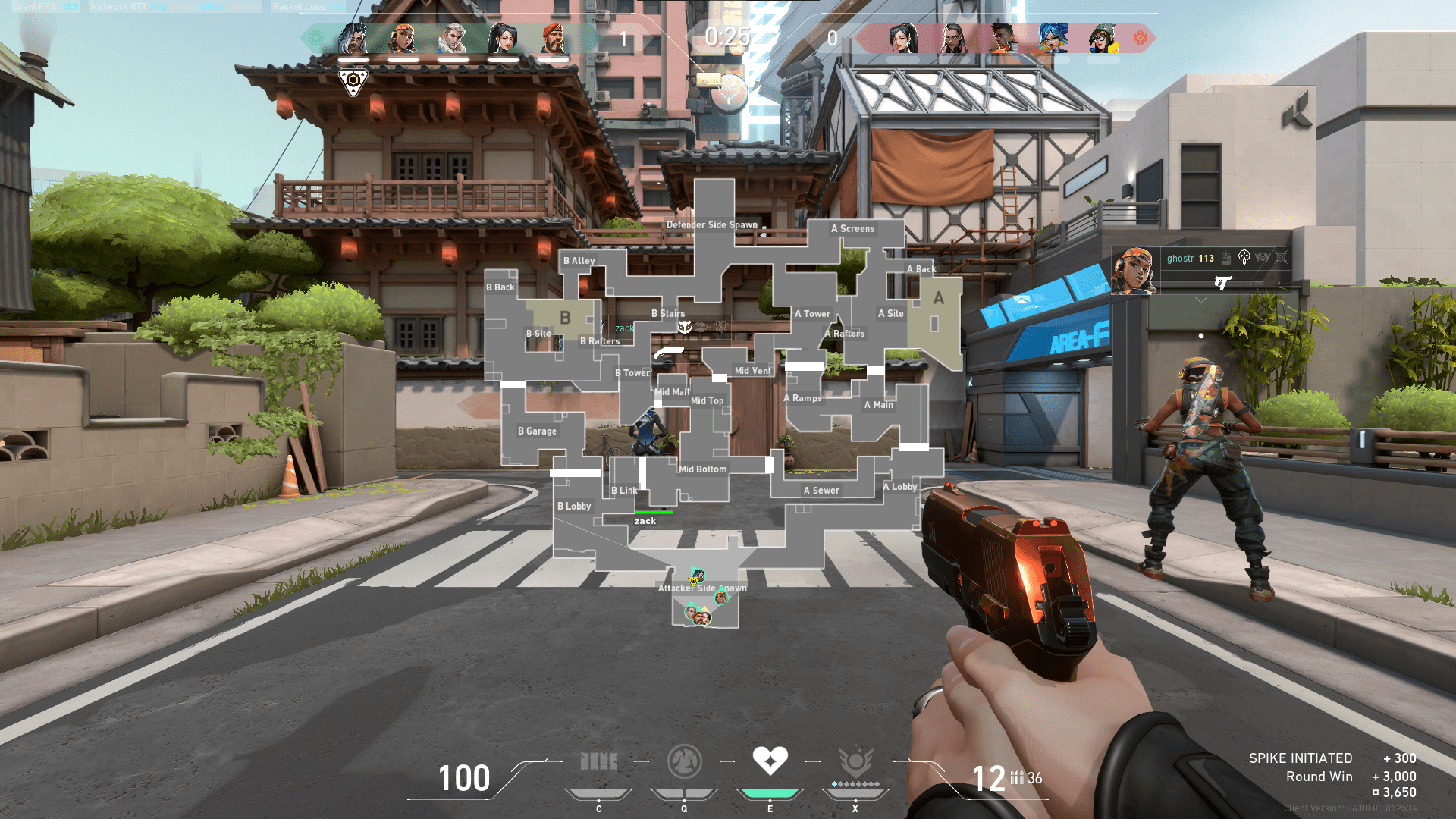Click the dropped weapon icon near B Stairs on map
The image size is (1456, 819).
pos(669,351)
